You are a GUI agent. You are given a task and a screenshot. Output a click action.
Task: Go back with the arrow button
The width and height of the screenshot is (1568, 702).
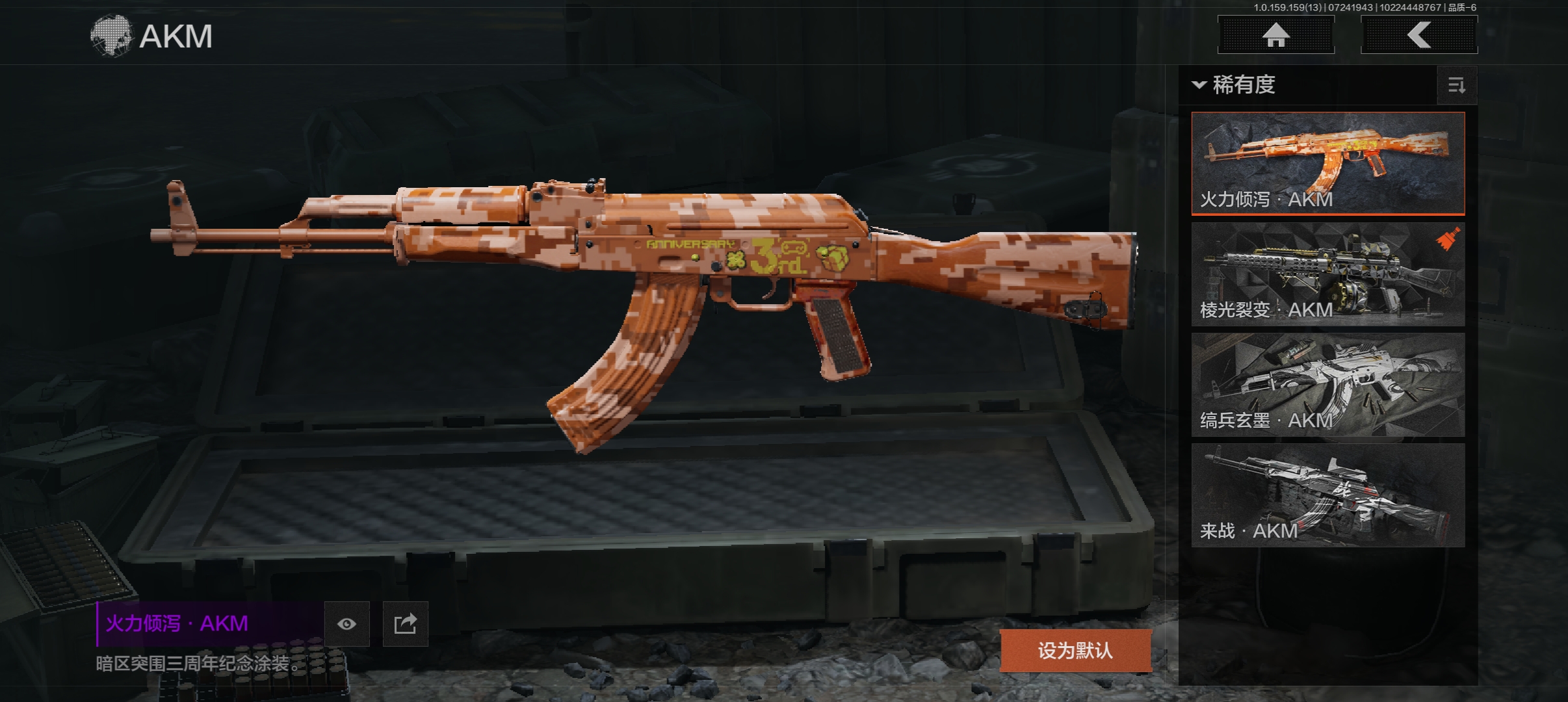click(1418, 35)
